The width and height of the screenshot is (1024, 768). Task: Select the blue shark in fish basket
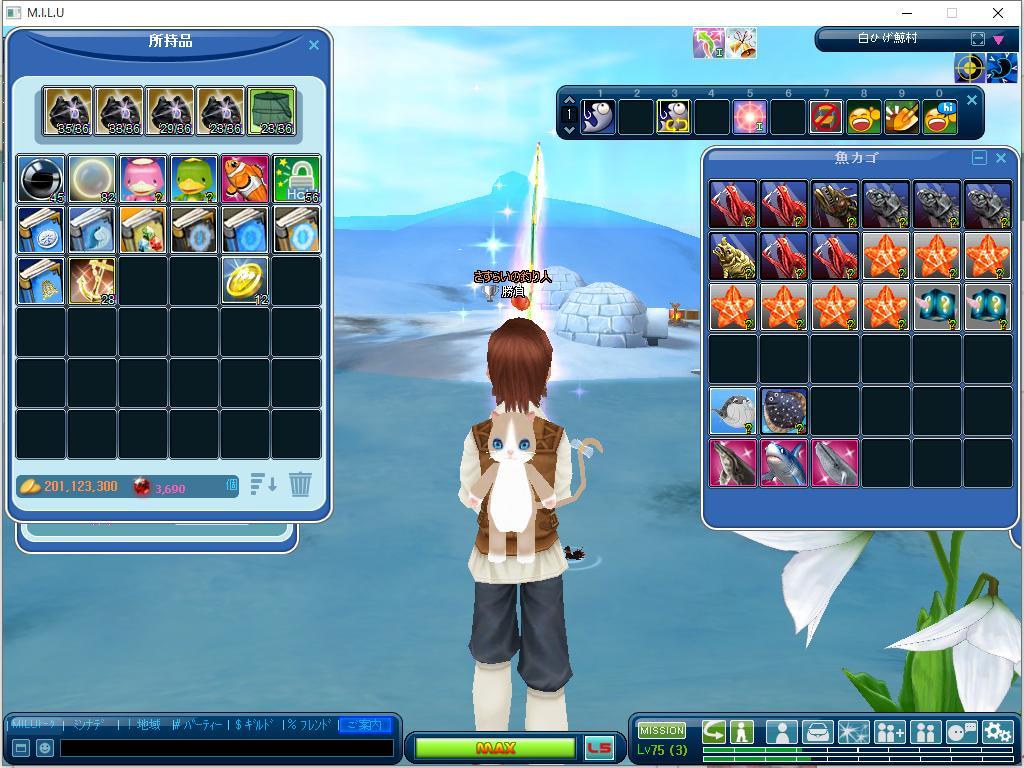click(784, 464)
